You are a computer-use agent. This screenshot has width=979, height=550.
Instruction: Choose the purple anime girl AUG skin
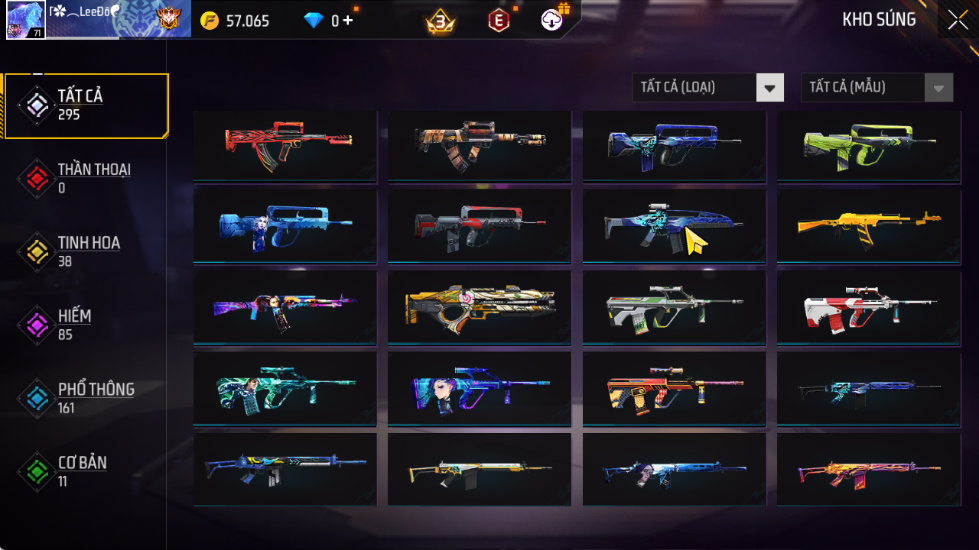[x=479, y=388]
